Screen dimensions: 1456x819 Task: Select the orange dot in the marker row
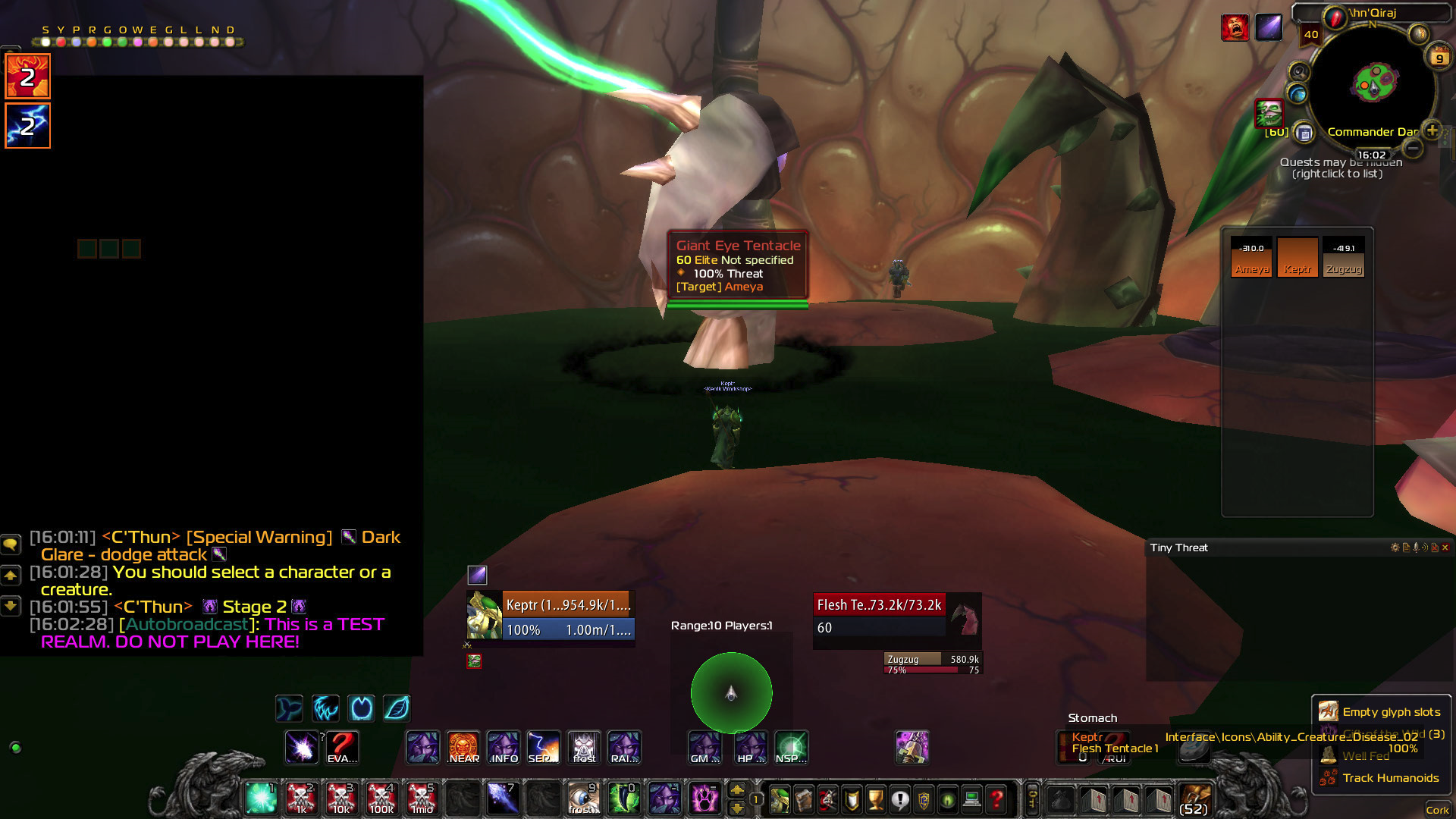pos(91,42)
